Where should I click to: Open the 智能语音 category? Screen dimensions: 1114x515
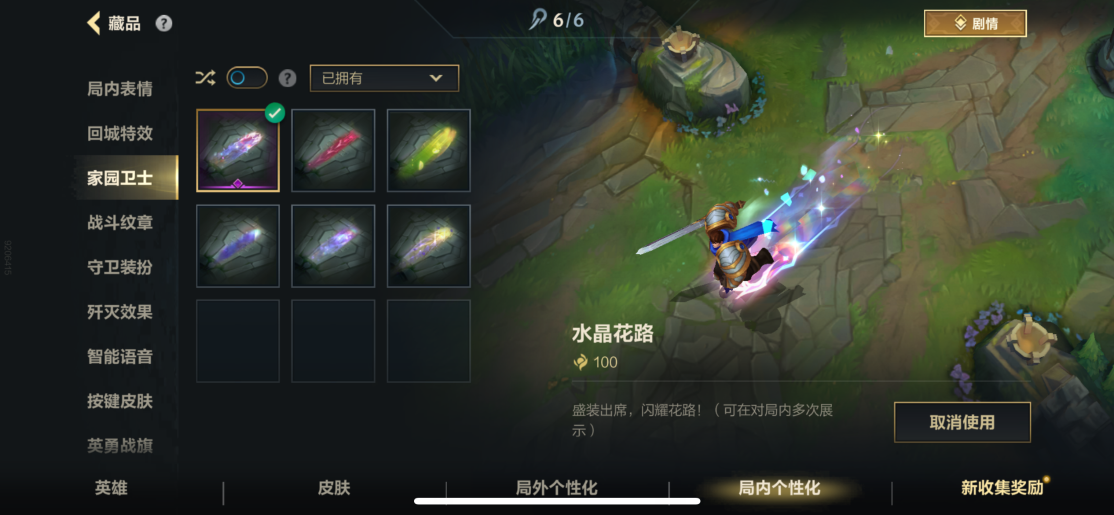click(120, 356)
